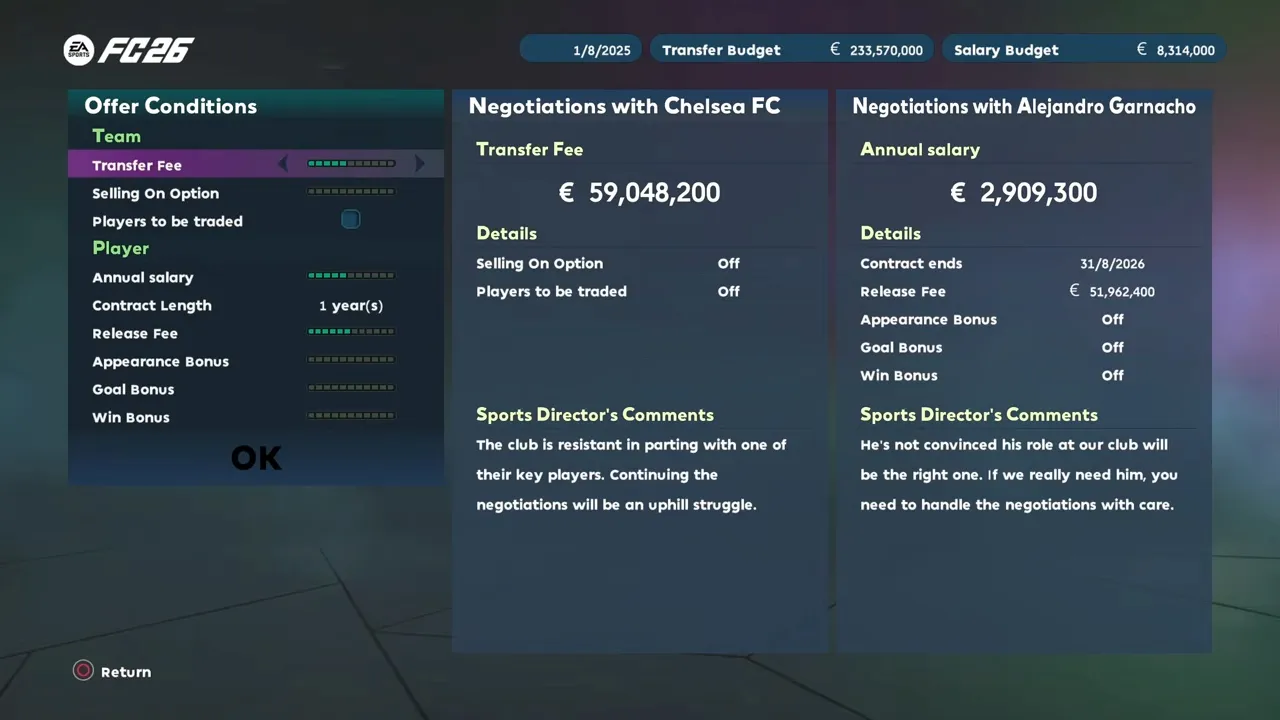
Task: Click the Release Fee slider bar
Action: pyautogui.click(x=350, y=332)
